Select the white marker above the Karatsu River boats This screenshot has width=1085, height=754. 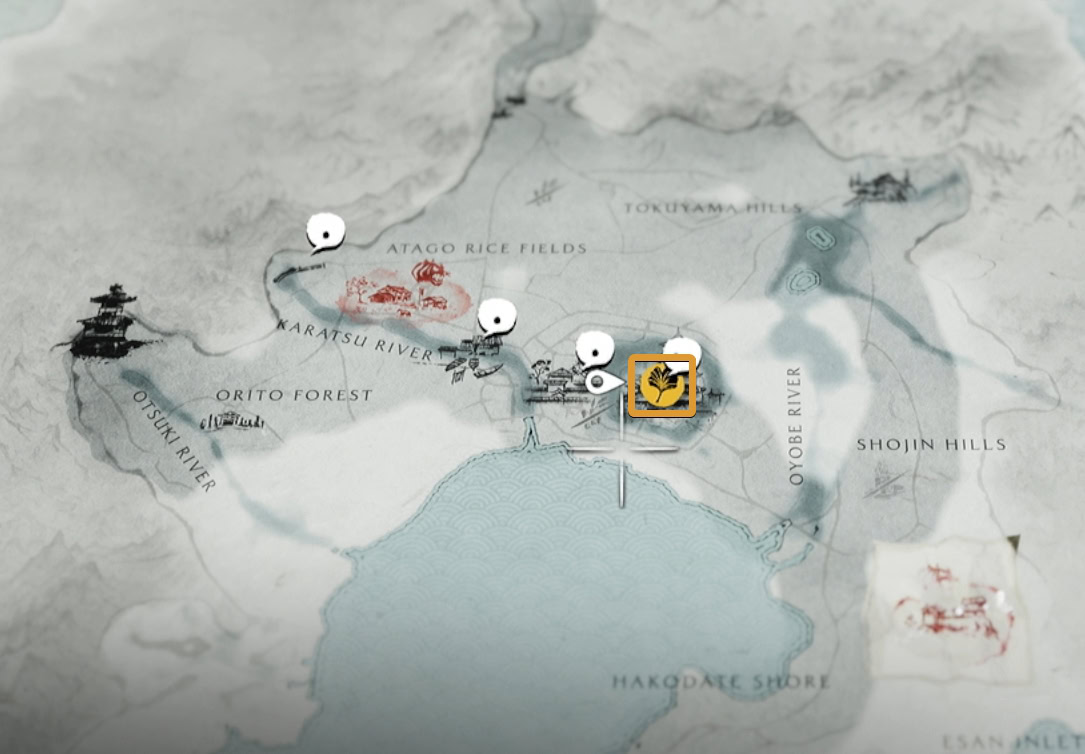496,318
